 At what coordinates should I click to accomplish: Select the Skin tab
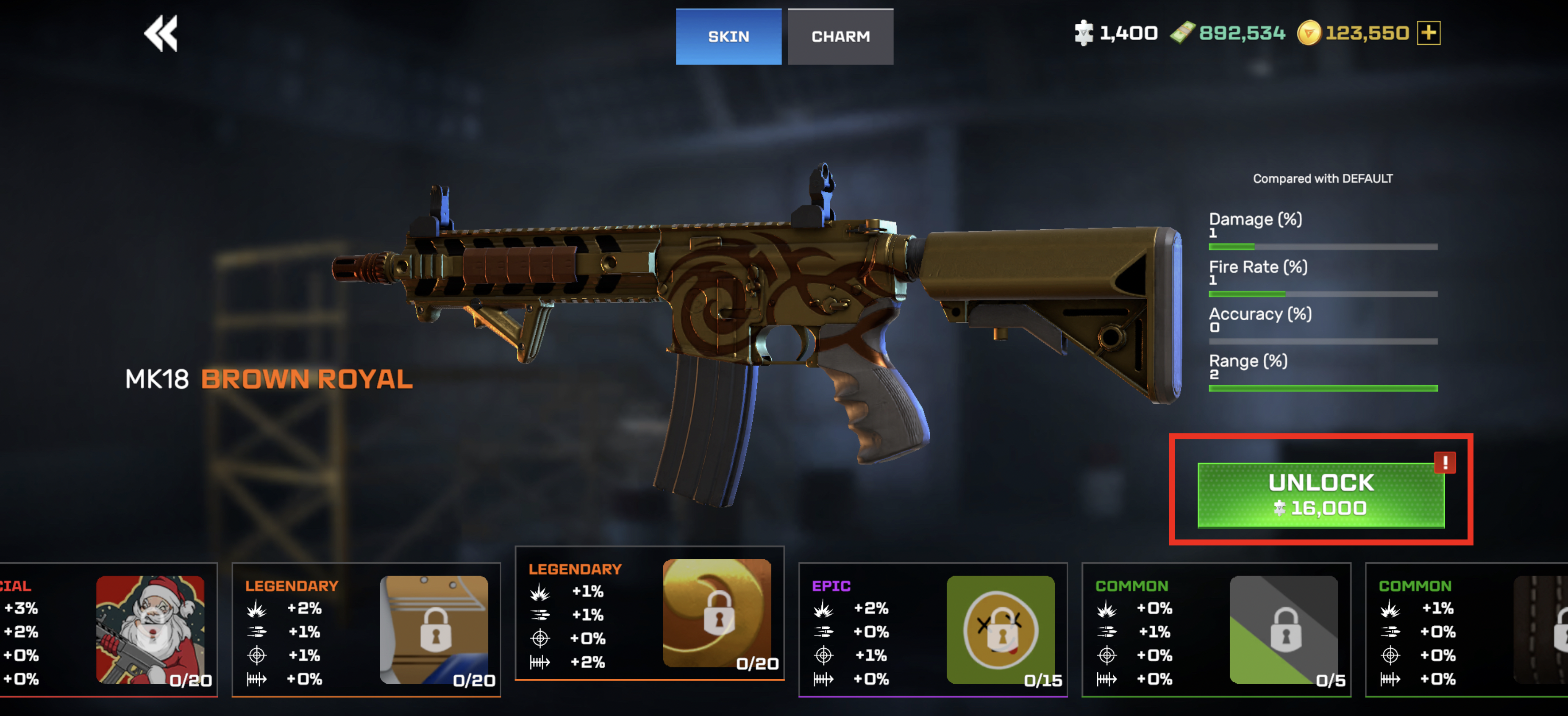728,36
